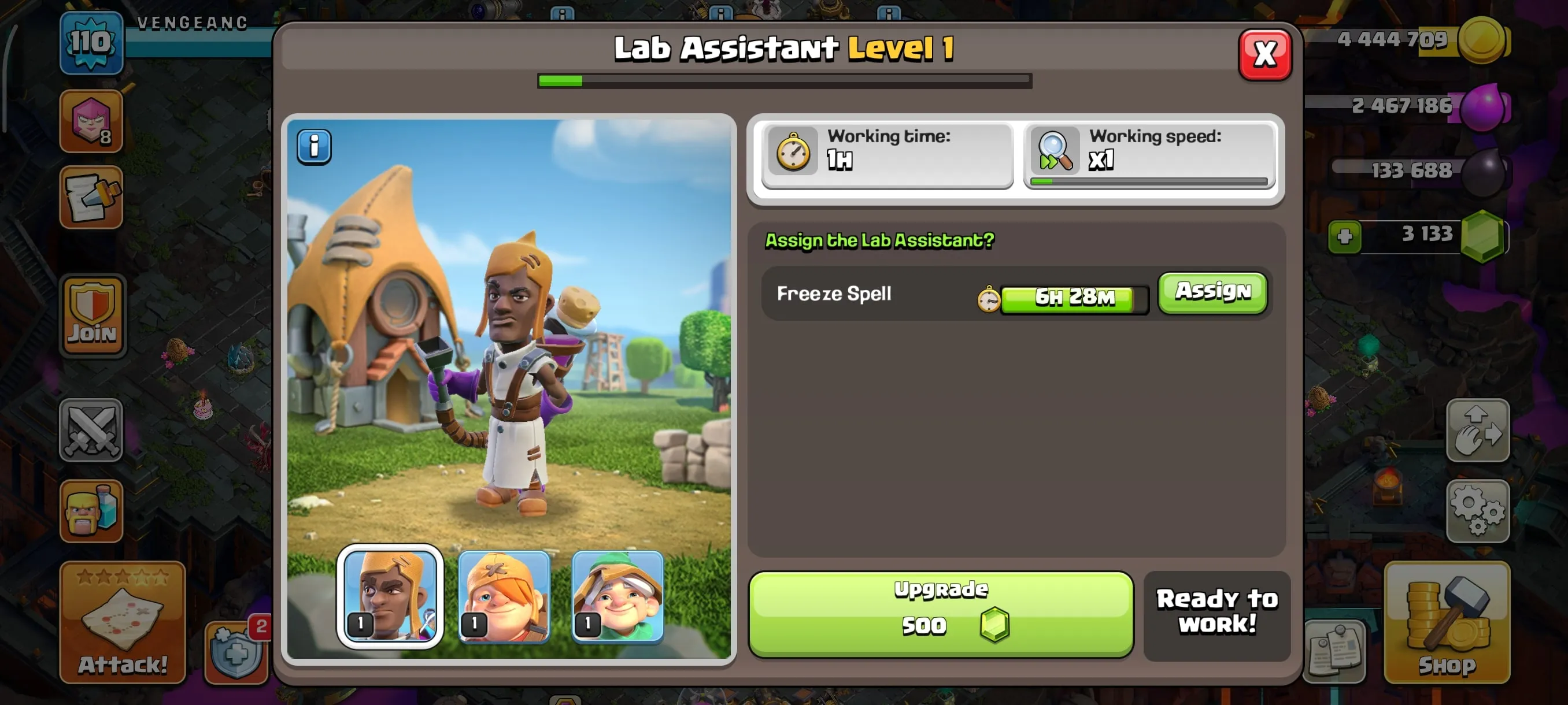The width and height of the screenshot is (1568, 705).
Task: Open the Builder menu with the 8 badge
Action: pyautogui.click(x=91, y=122)
